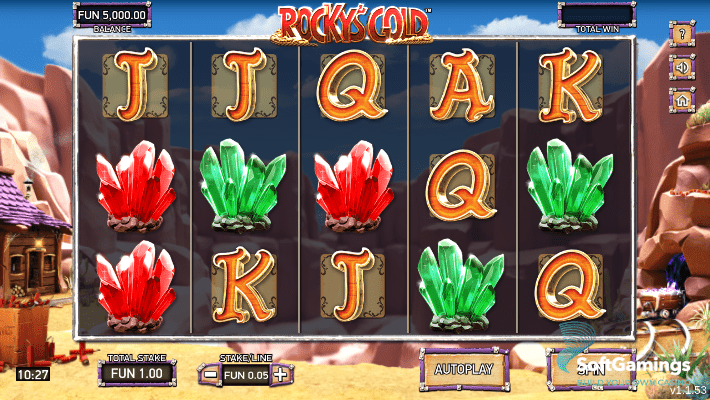Screen dimensions: 710x400
Task: Start Autoplay spins
Action: tap(463, 368)
